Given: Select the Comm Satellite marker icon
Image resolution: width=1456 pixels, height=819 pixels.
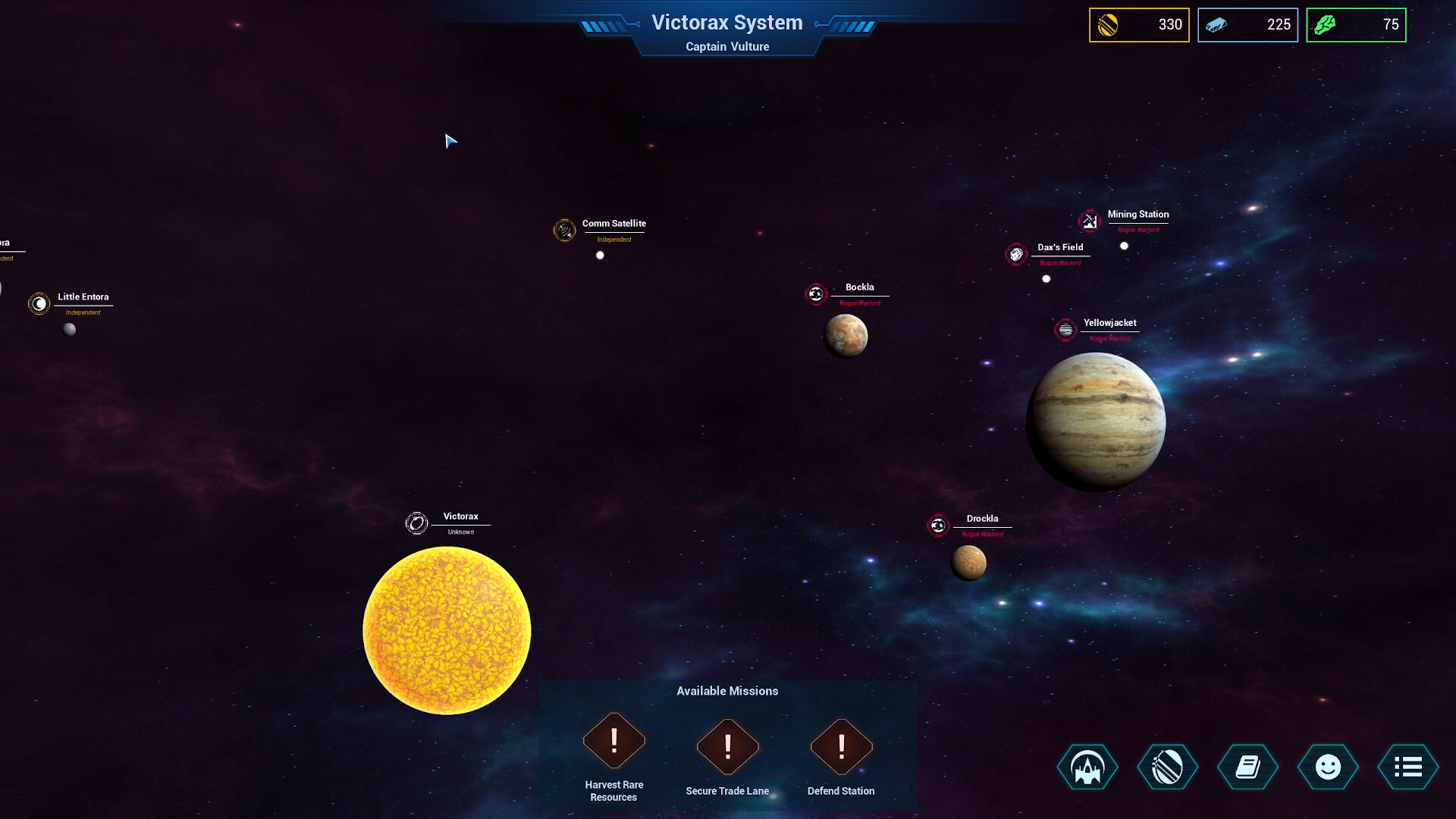Looking at the screenshot, I should tap(565, 229).
